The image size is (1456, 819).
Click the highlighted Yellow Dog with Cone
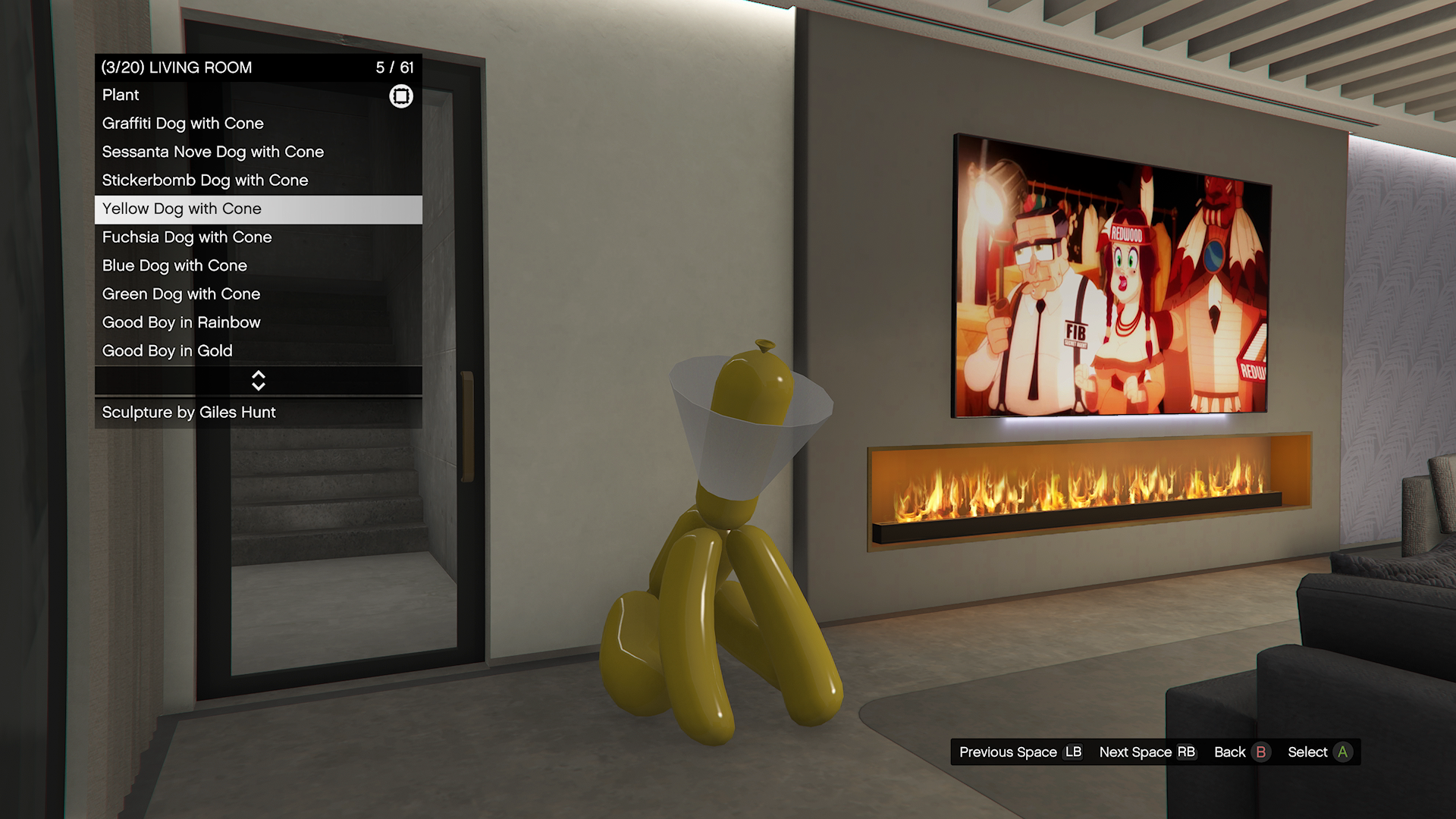tap(258, 209)
